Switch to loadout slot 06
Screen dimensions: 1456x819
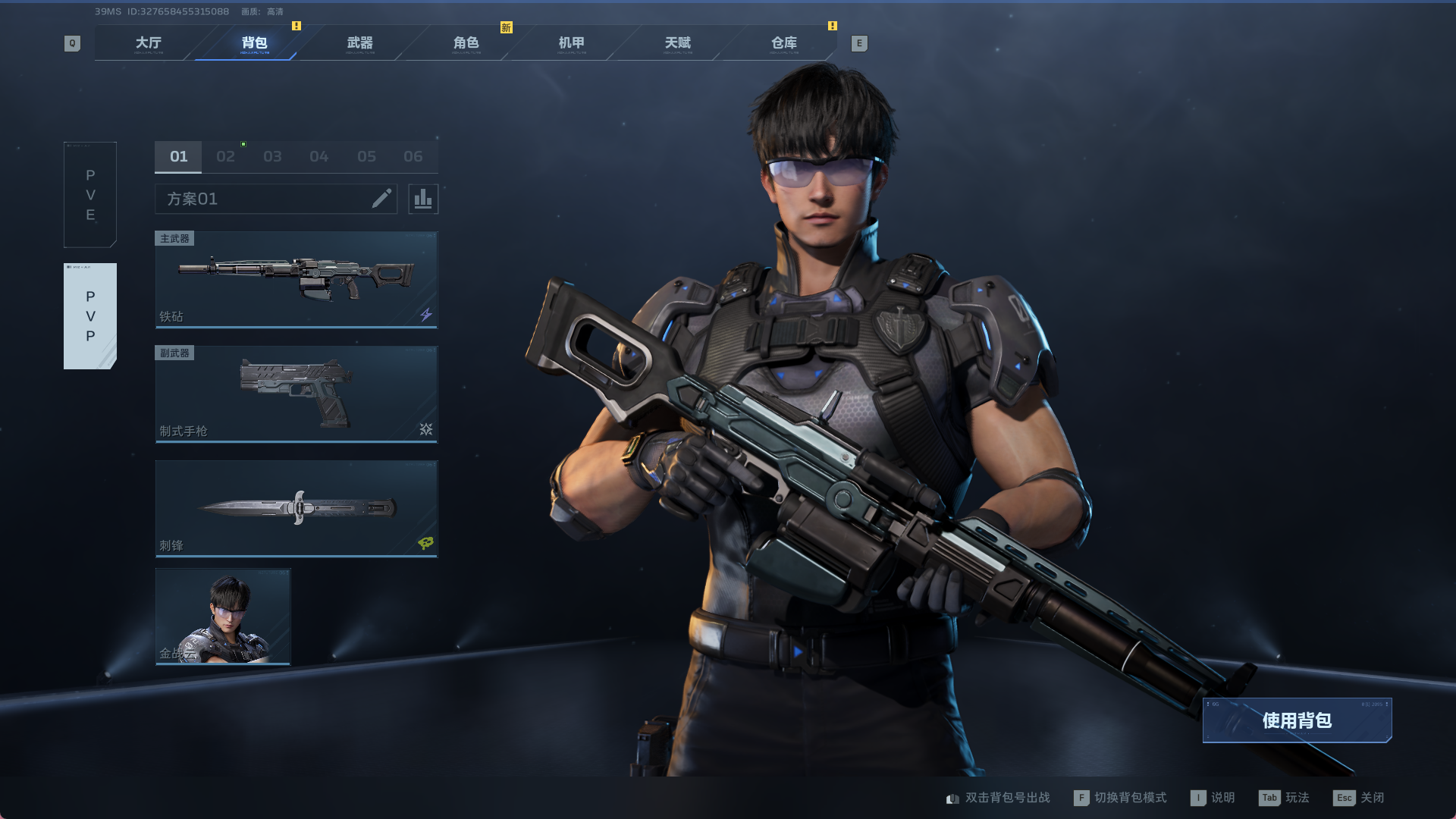tap(413, 157)
